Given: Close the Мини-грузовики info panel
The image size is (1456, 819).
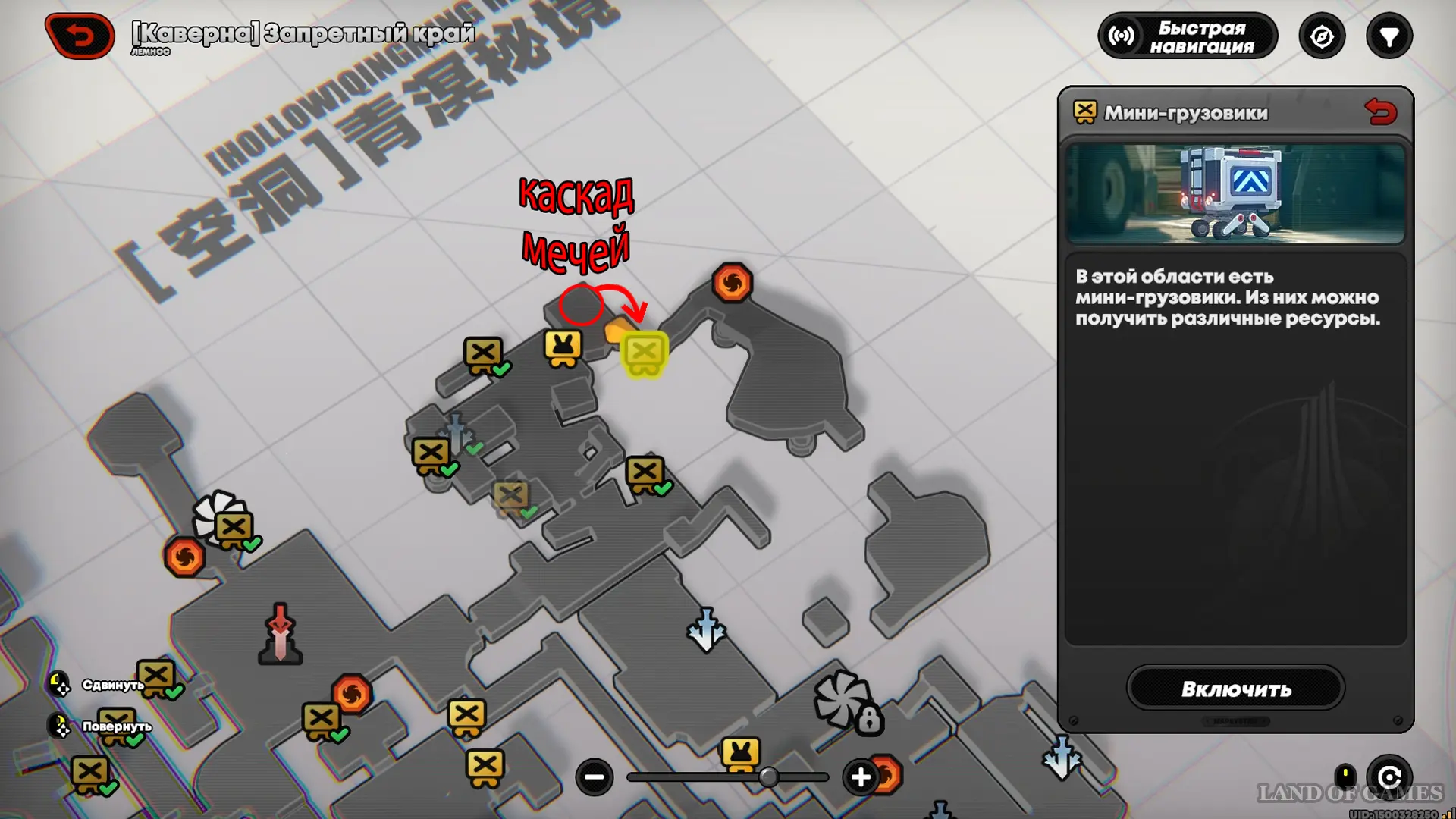Looking at the screenshot, I should [x=1380, y=112].
